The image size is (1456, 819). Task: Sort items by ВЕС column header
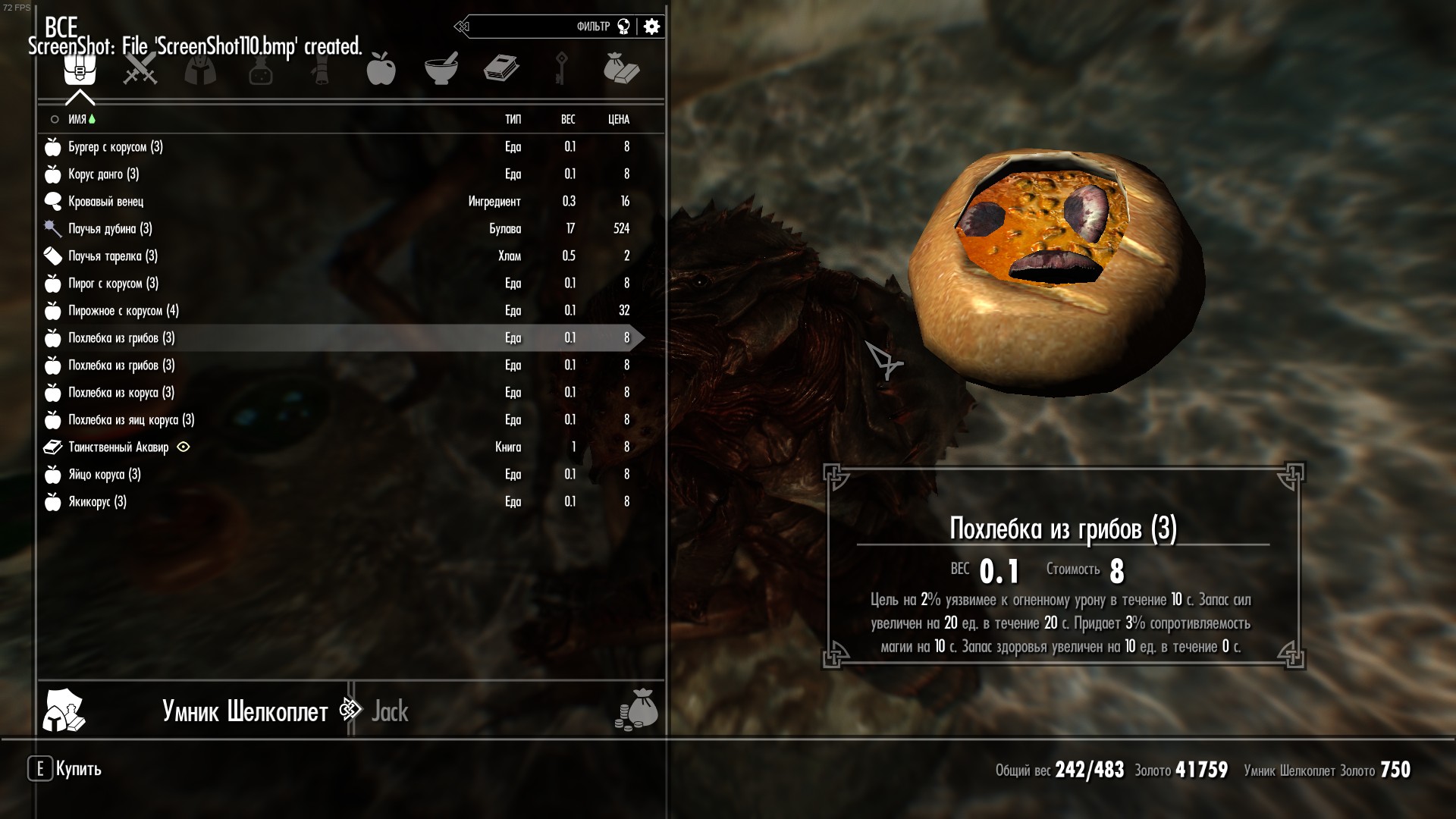(x=568, y=120)
